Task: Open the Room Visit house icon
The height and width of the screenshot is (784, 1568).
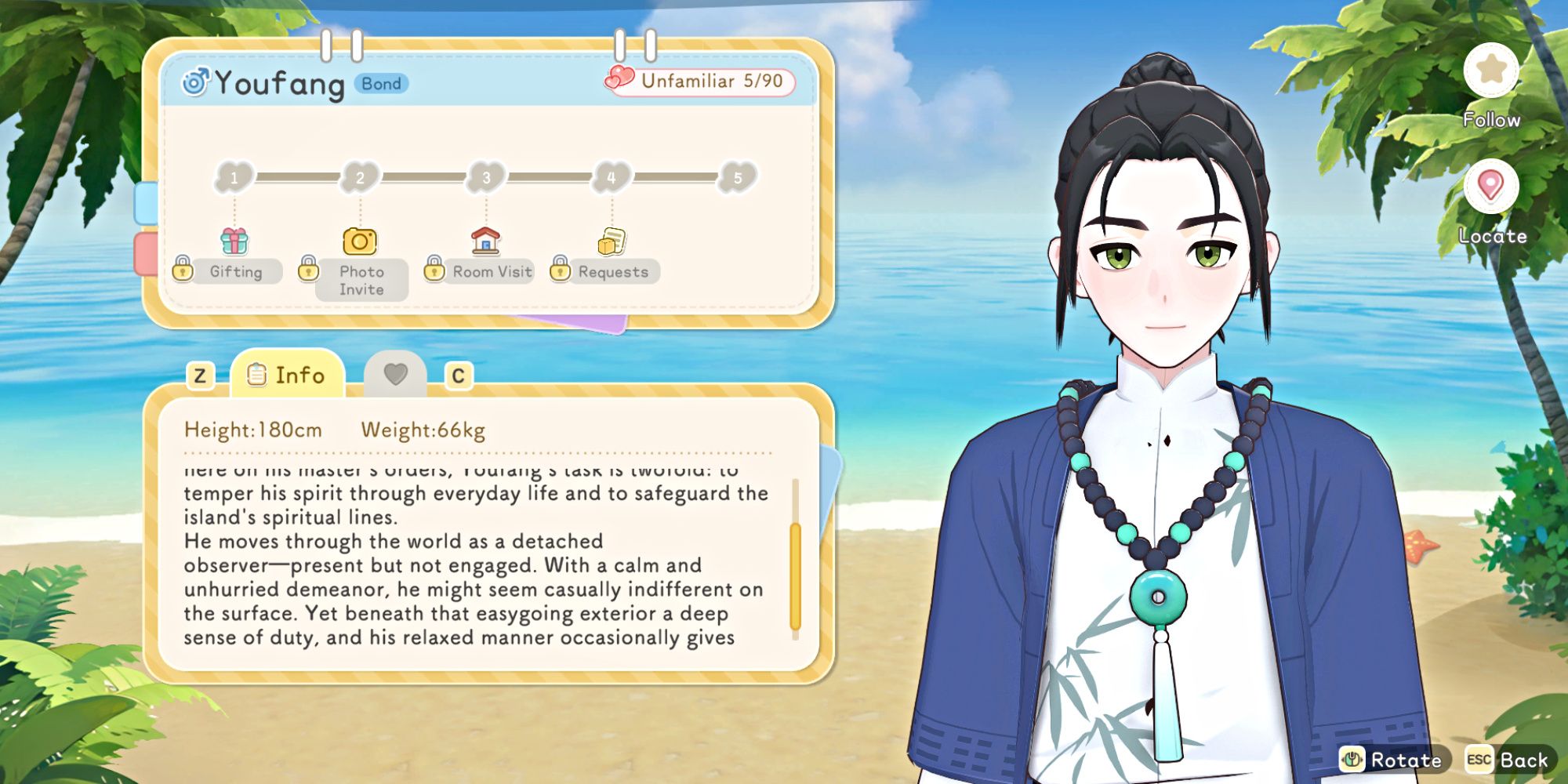Action: [486, 241]
